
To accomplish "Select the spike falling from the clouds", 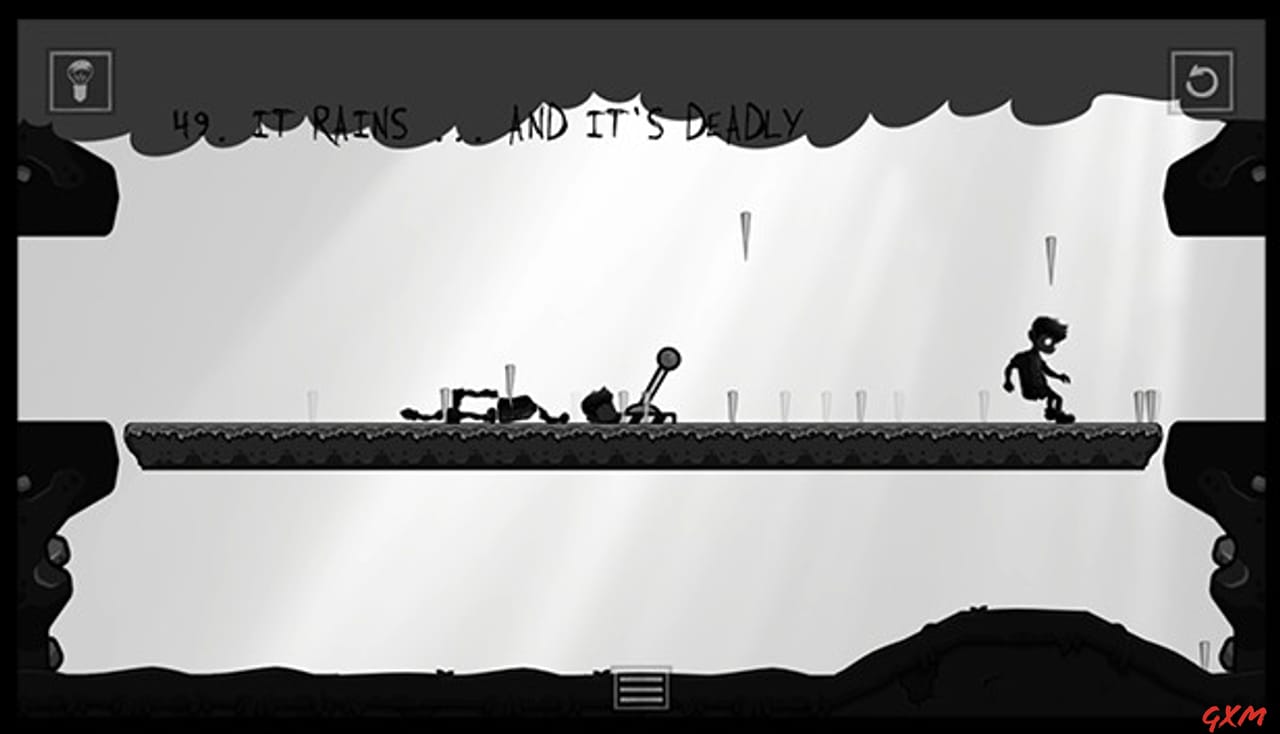I will click(x=744, y=235).
